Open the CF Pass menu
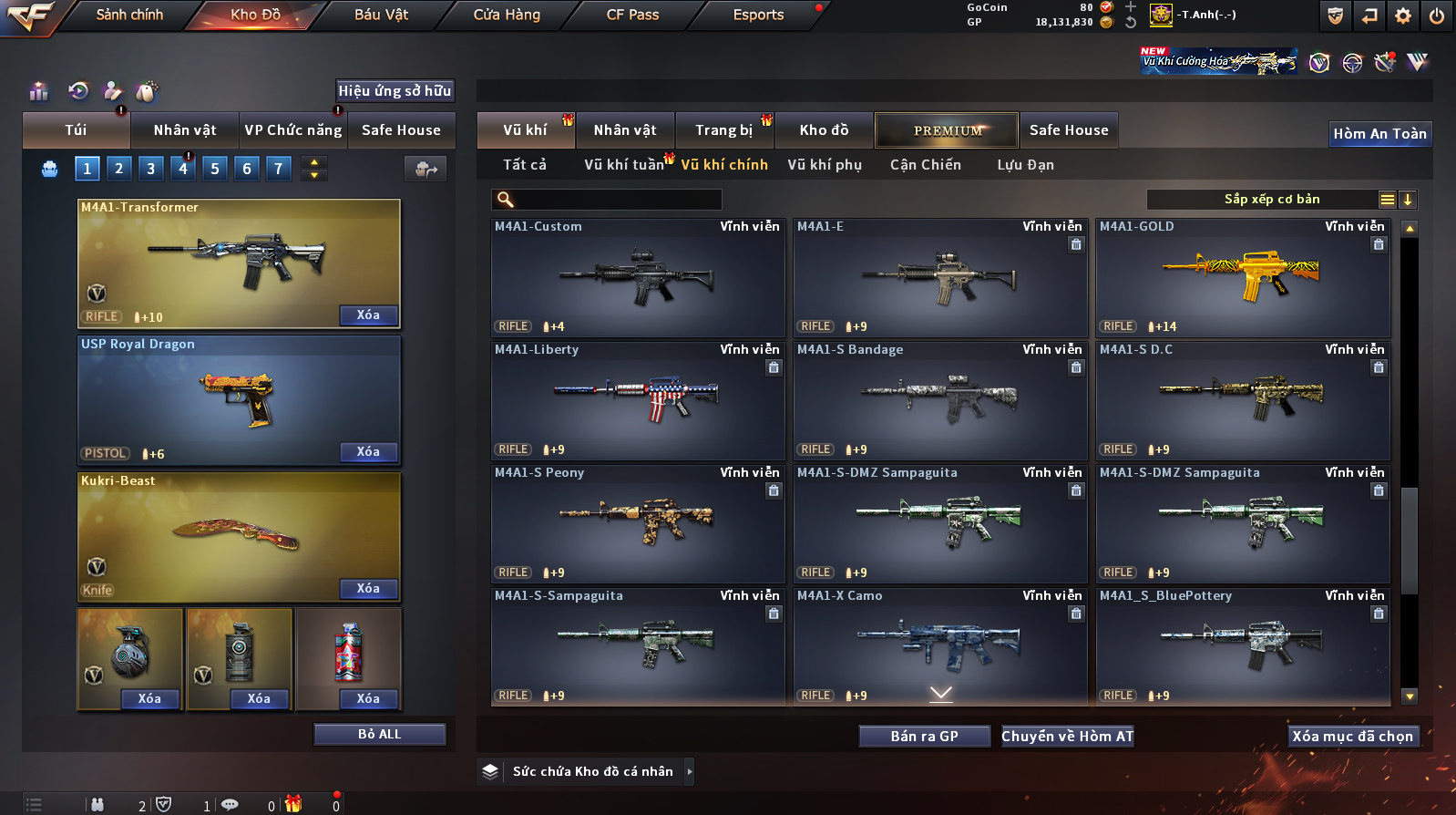 (x=632, y=15)
